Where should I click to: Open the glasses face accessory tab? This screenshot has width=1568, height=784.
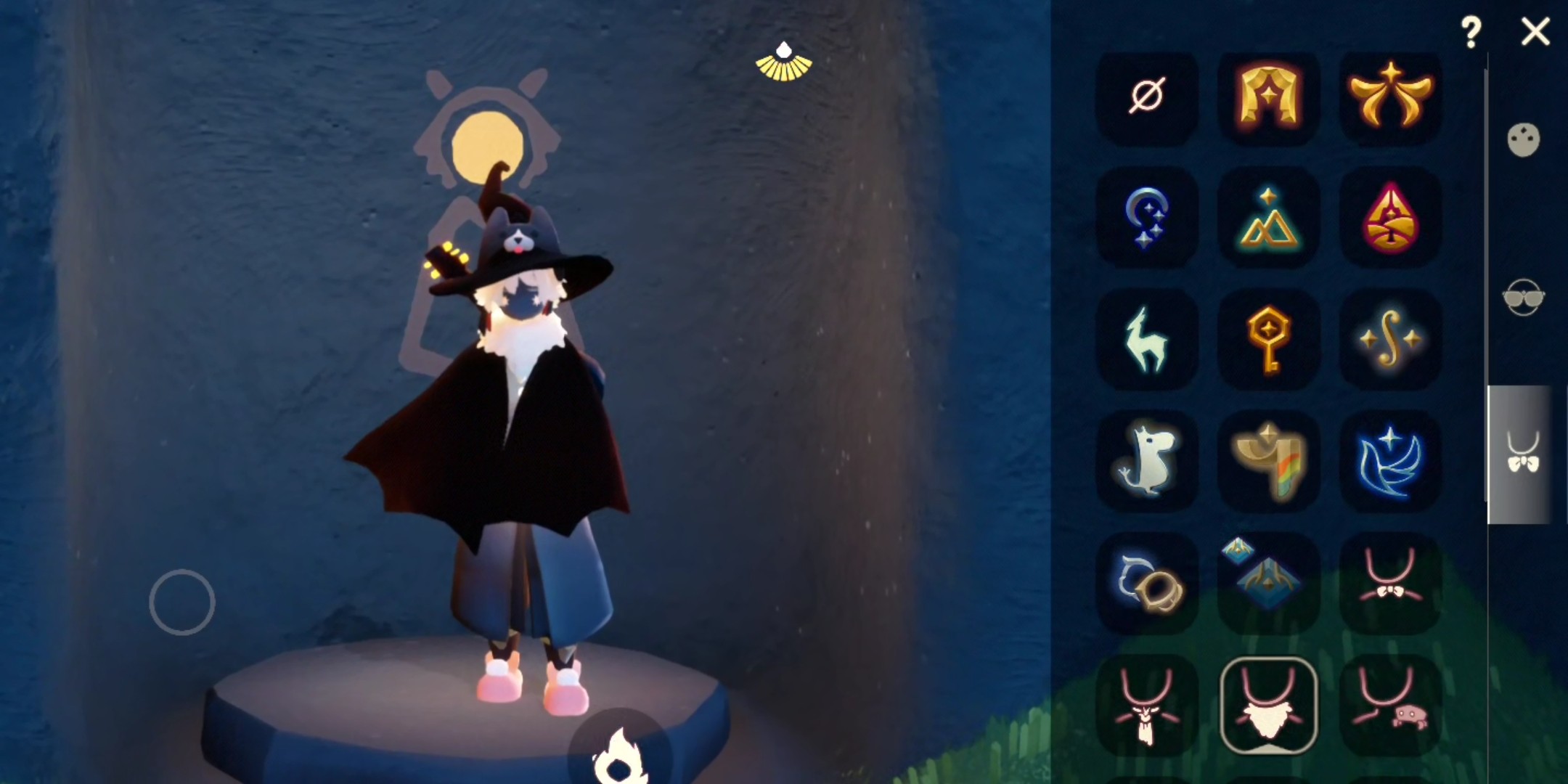[x=1523, y=298]
